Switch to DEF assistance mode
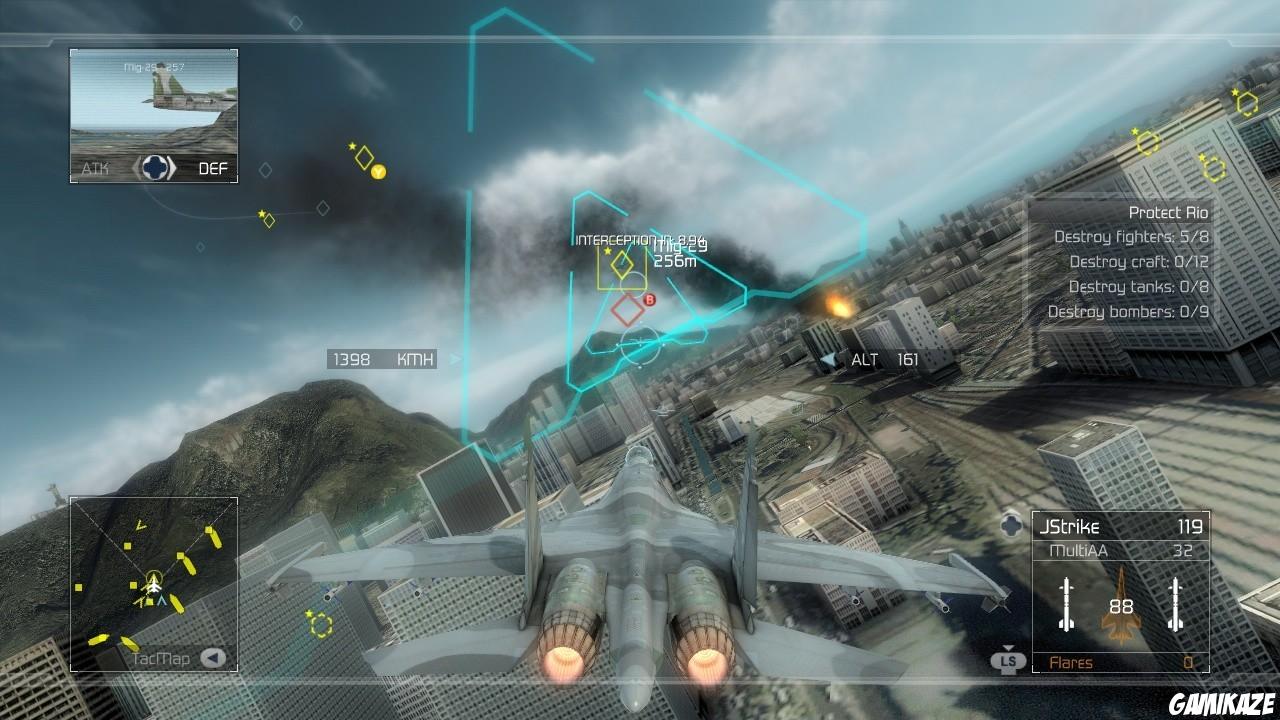Viewport: 1280px width, 720px height. tap(215, 168)
